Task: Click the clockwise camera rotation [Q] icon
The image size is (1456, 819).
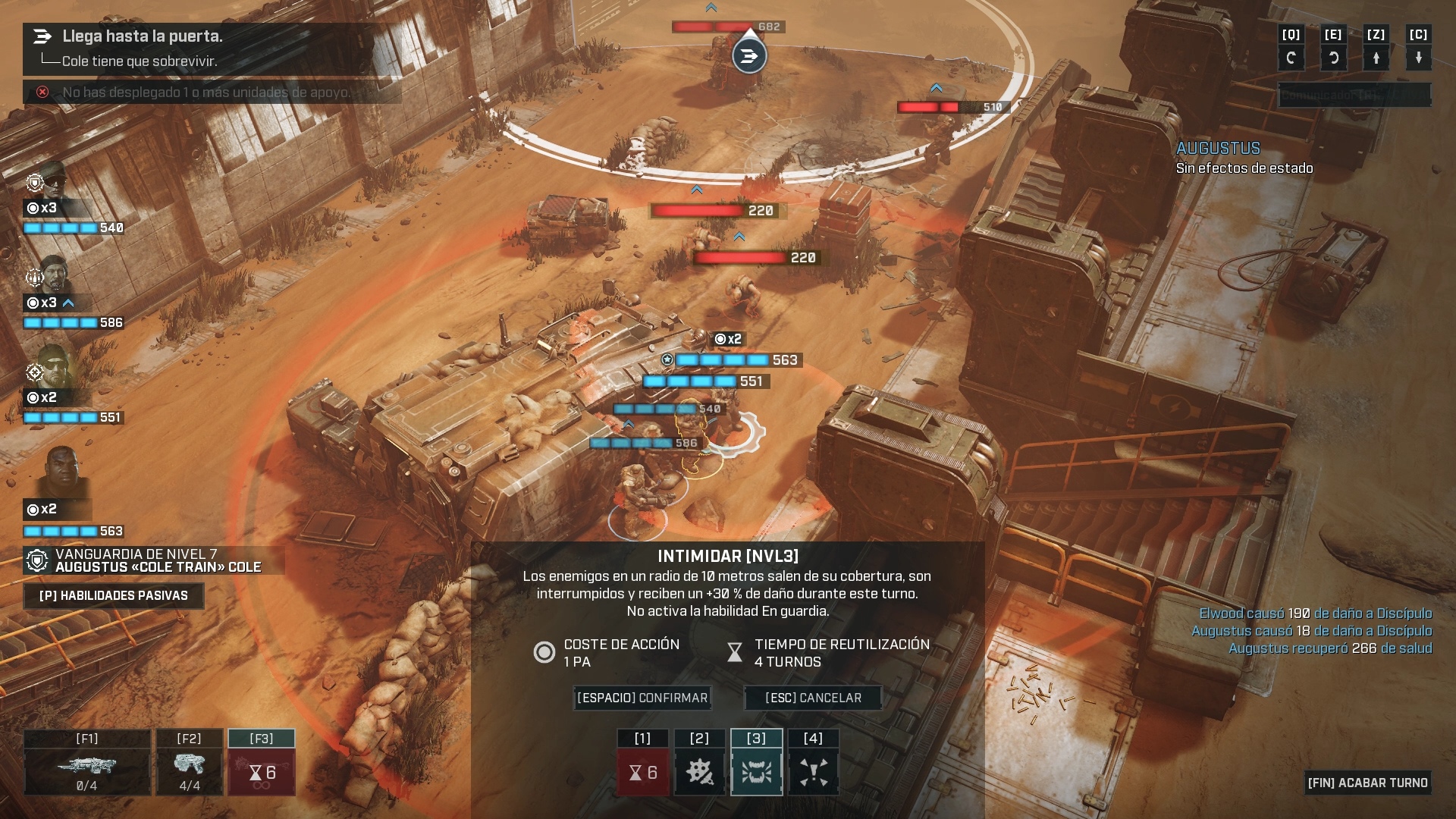Action: pyautogui.click(x=1291, y=56)
